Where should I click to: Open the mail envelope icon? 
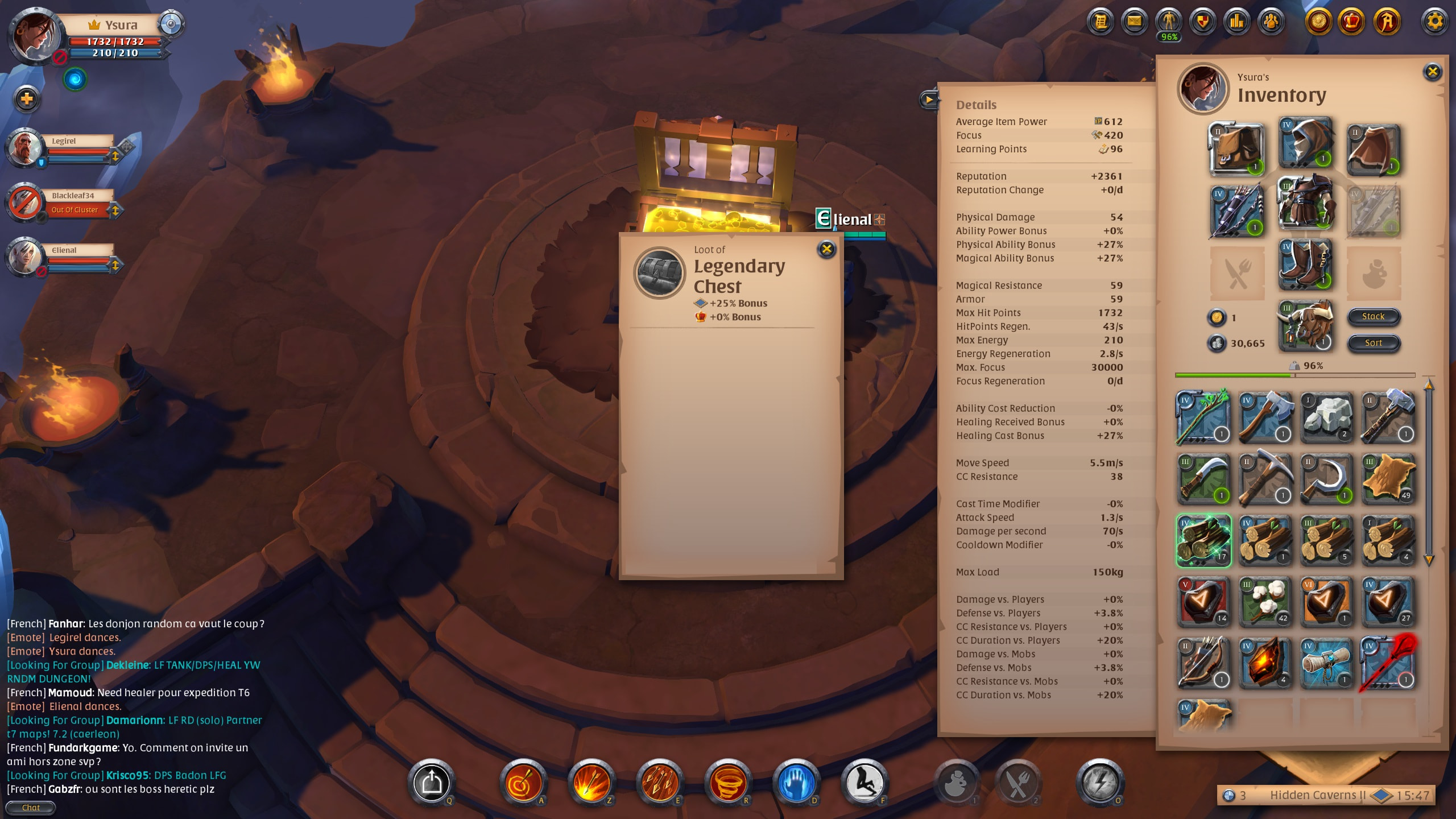(x=1134, y=22)
